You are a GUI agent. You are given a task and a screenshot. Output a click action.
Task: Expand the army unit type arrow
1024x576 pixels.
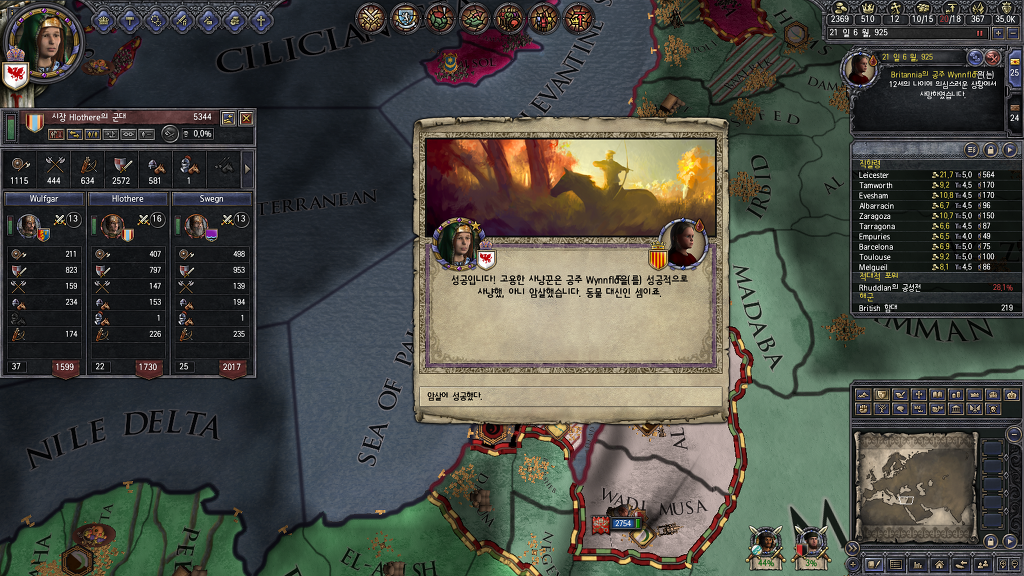click(x=247, y=164)
